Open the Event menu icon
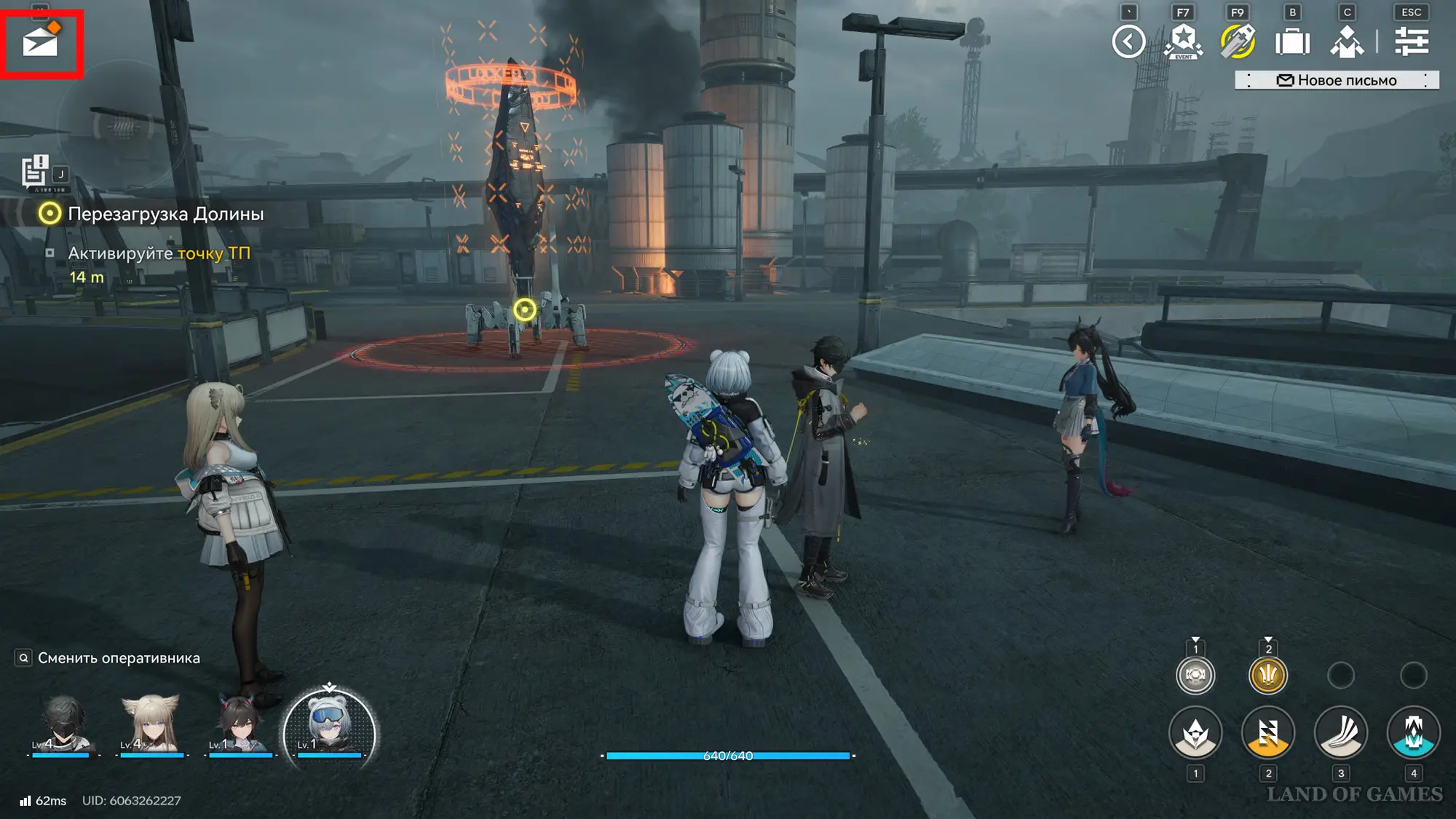The width and height of the screenshot is (1456, 819). [x=1183, y=41]
